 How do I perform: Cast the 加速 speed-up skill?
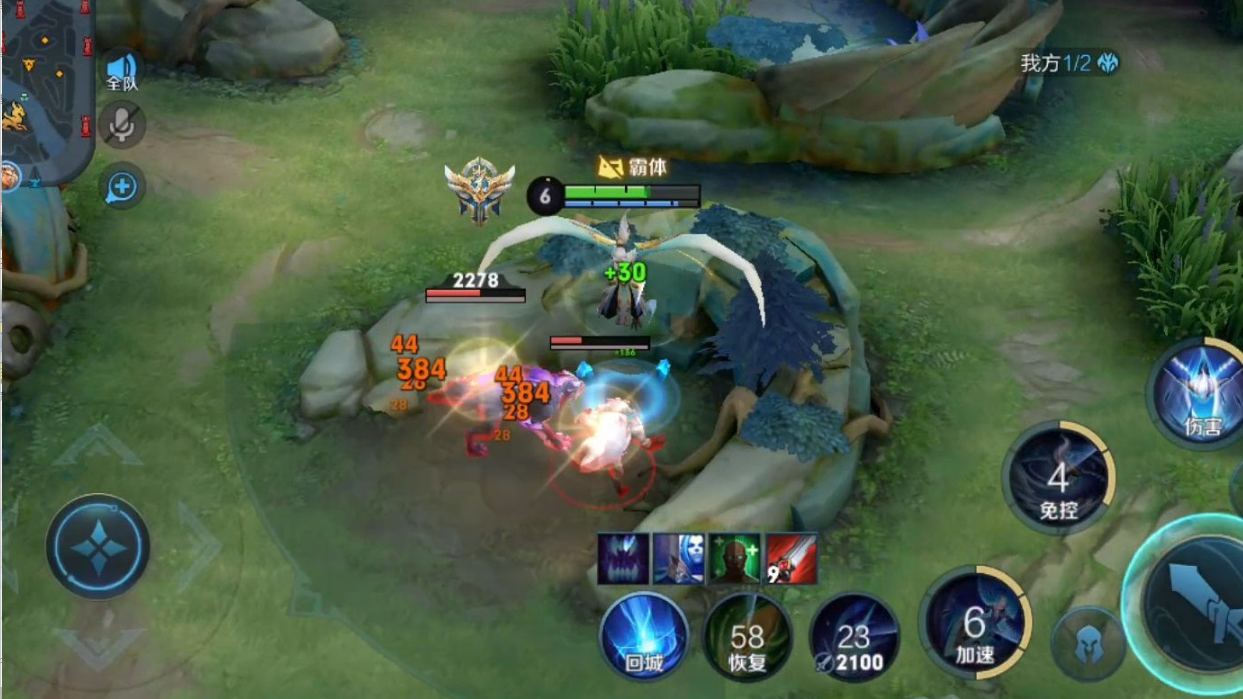coord(974,623)
